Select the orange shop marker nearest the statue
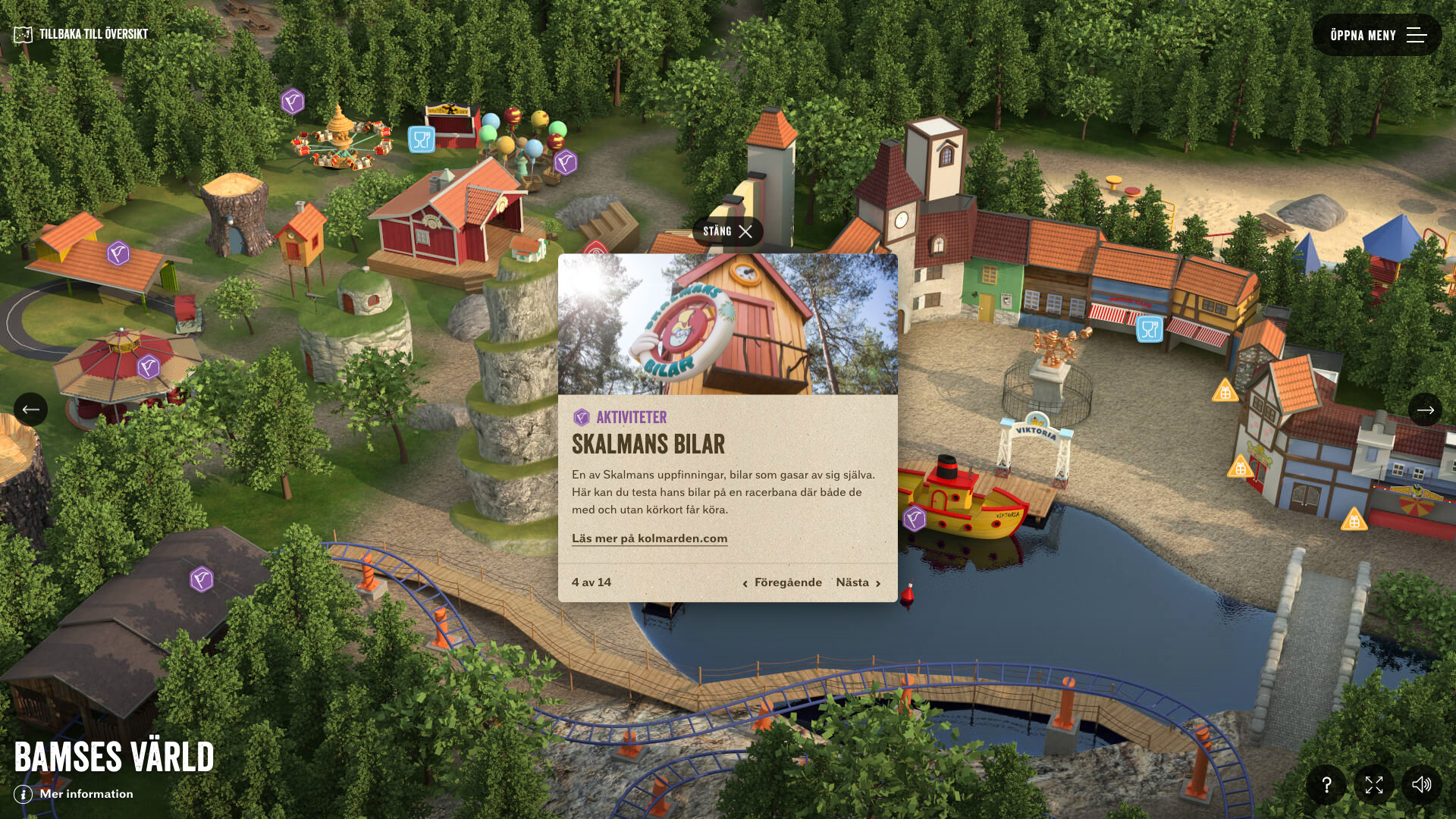The height and width of the screenshot is (819, 1456). [1225, 391]
